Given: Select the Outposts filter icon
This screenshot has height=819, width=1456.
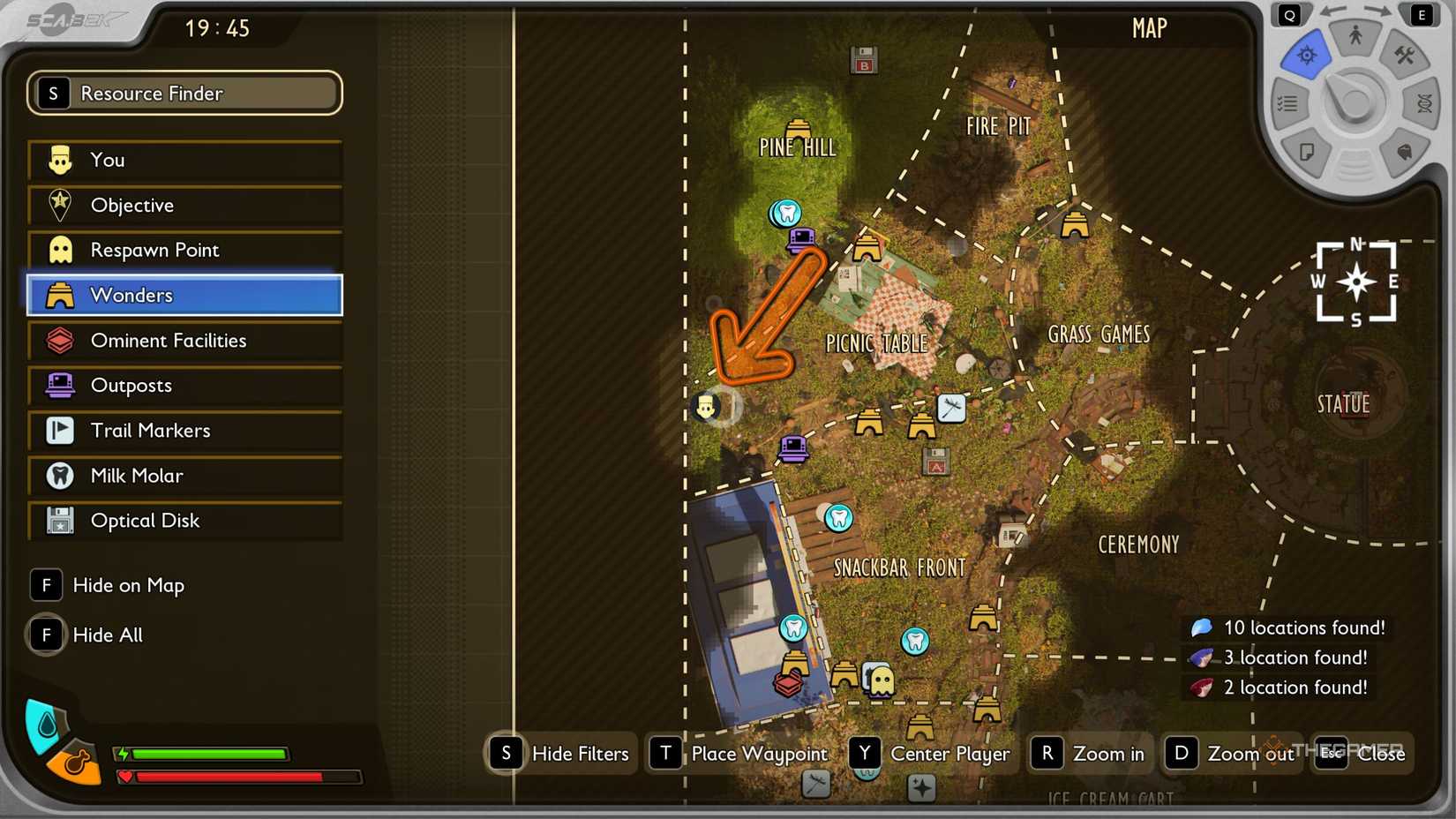Looking at the screenshot, I should pos(58,386).
